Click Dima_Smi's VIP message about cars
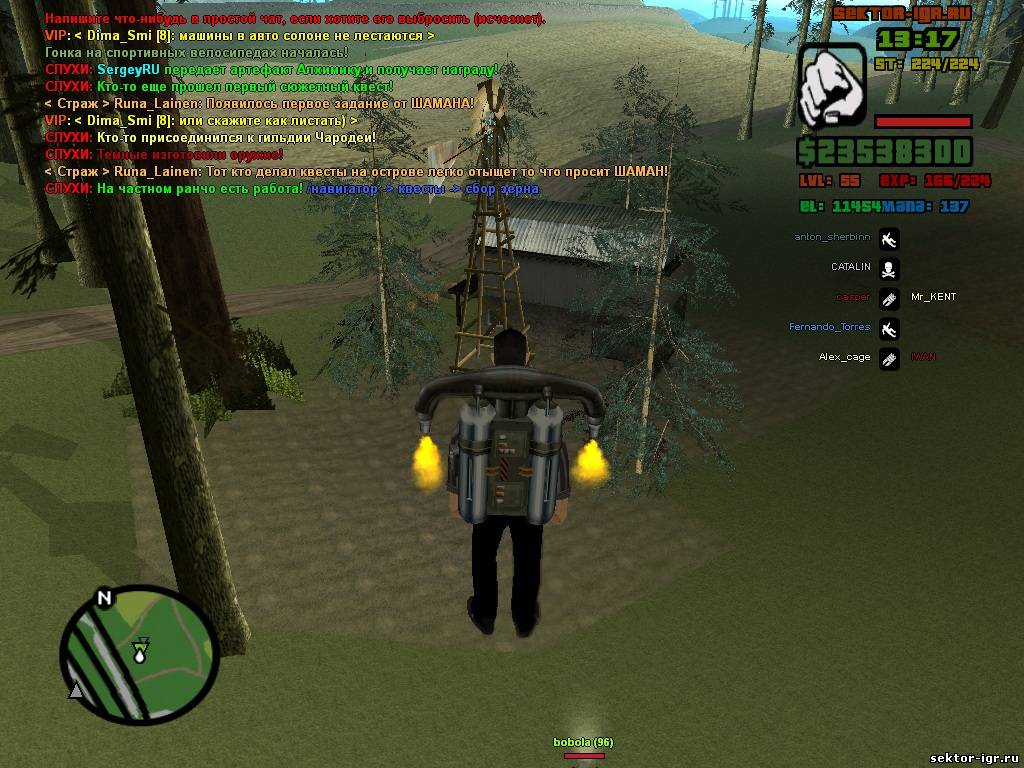Screen dimensions: 1024x768 pos(240,35)
